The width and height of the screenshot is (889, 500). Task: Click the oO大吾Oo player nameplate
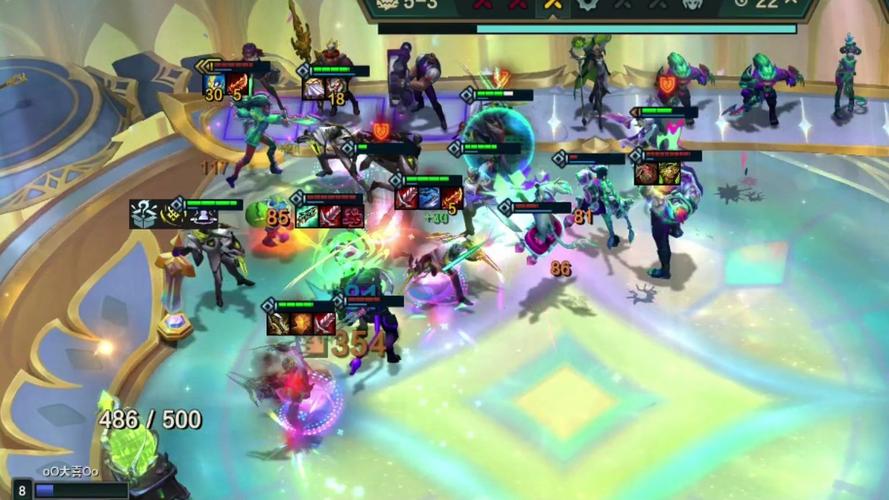pos(70,471)
